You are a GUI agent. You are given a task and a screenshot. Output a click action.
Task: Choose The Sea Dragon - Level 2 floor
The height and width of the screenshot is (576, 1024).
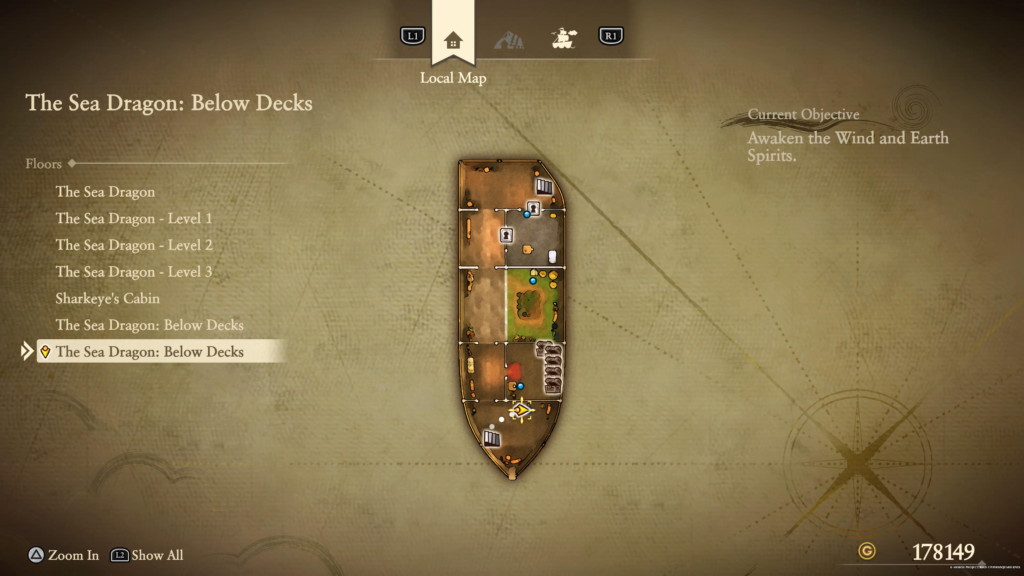pos(134,245)
